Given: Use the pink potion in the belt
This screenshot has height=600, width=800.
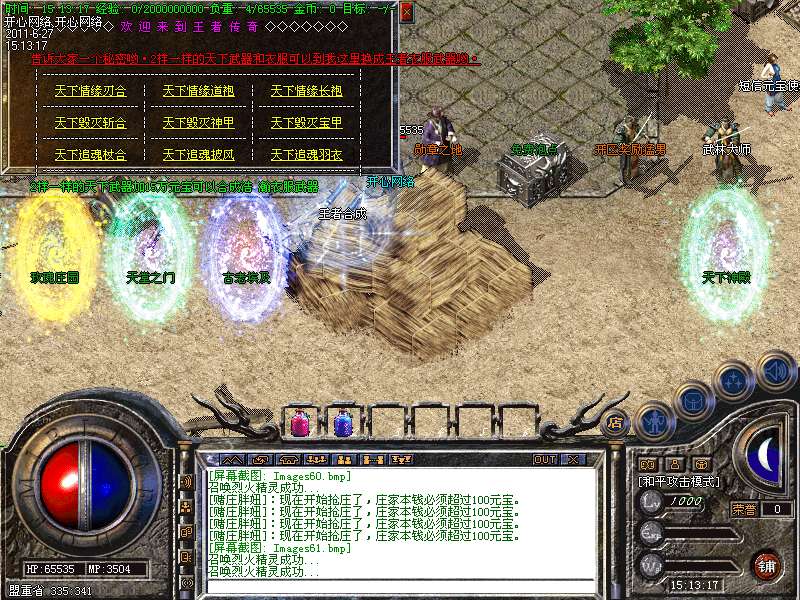Looking at the screenshot, I should point(299,423).
